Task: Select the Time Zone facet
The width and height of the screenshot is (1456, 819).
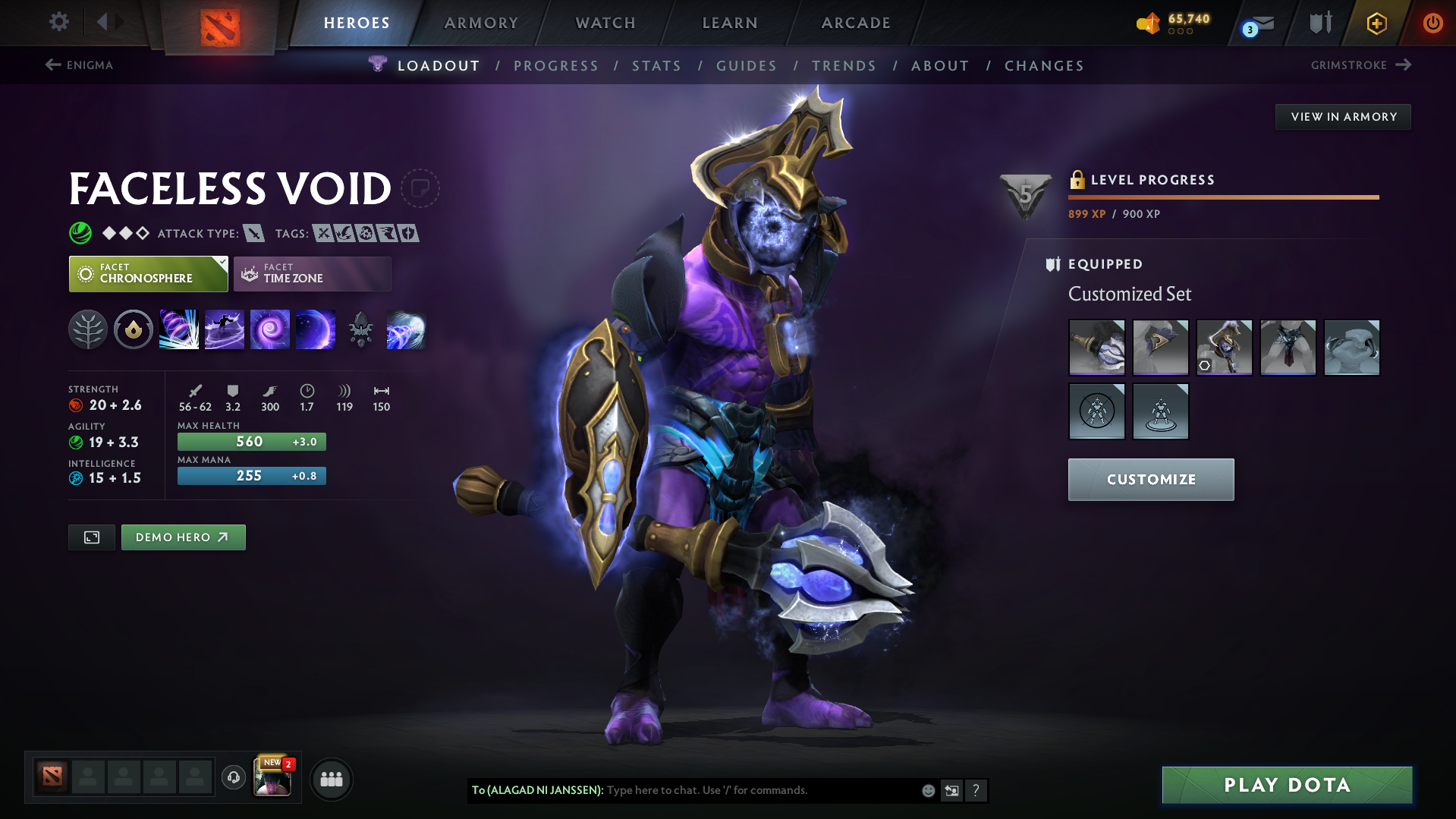Action: click(312, 273)
